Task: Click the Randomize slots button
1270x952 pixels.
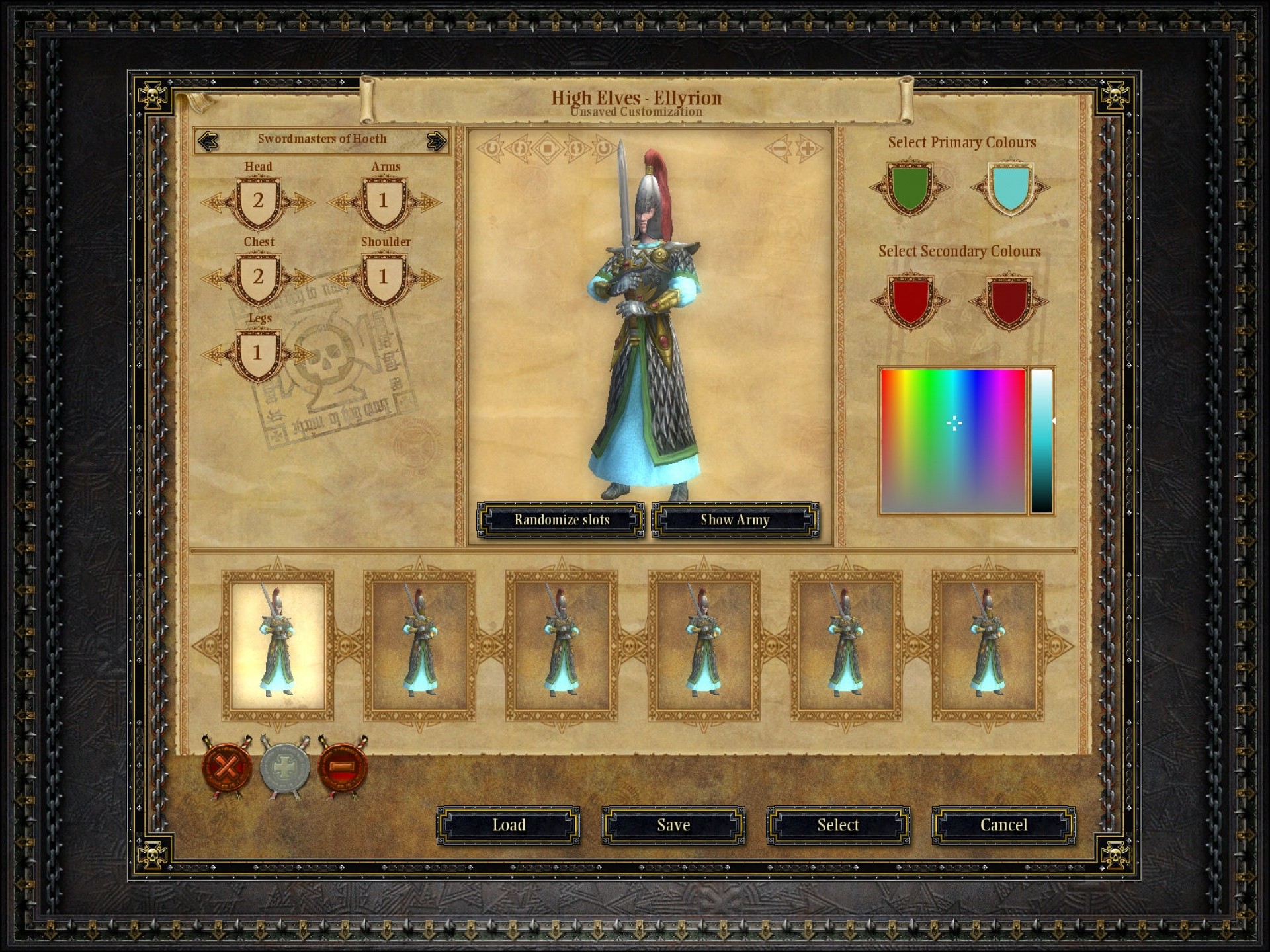Action: [x=561, y=520]
